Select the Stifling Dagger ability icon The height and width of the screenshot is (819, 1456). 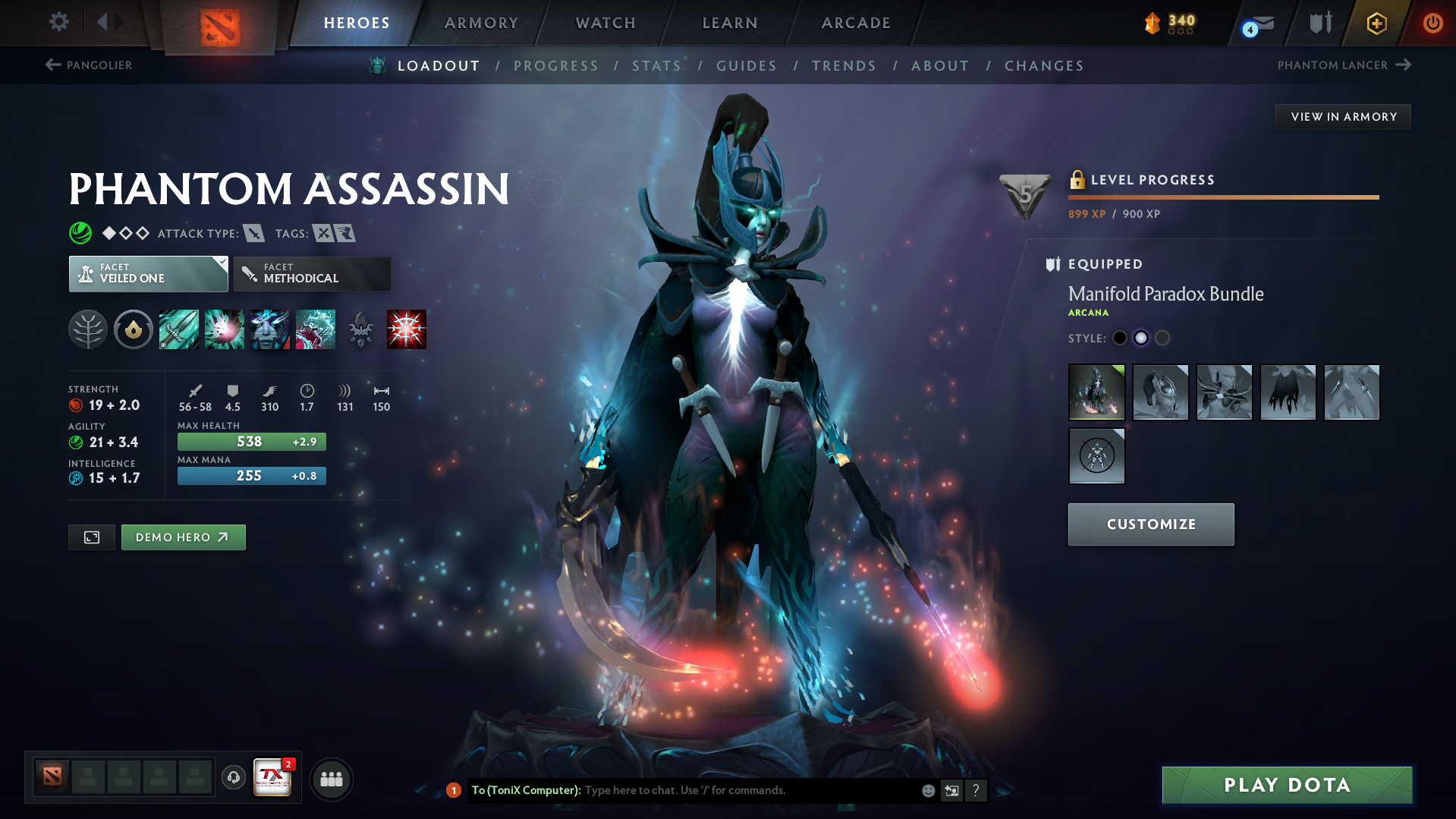point(178,329)
